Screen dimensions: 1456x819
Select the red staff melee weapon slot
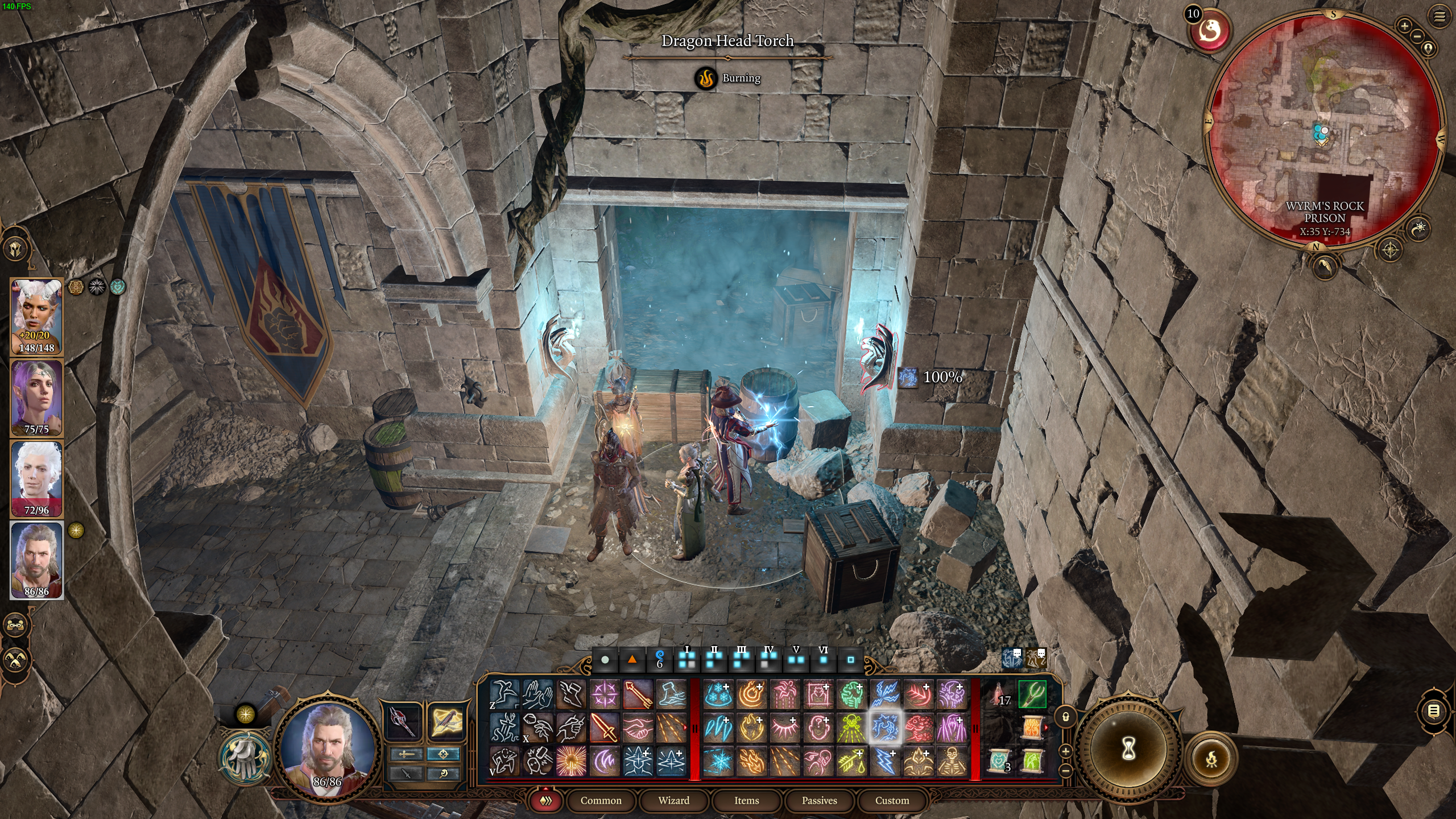(x=403, y=721)
